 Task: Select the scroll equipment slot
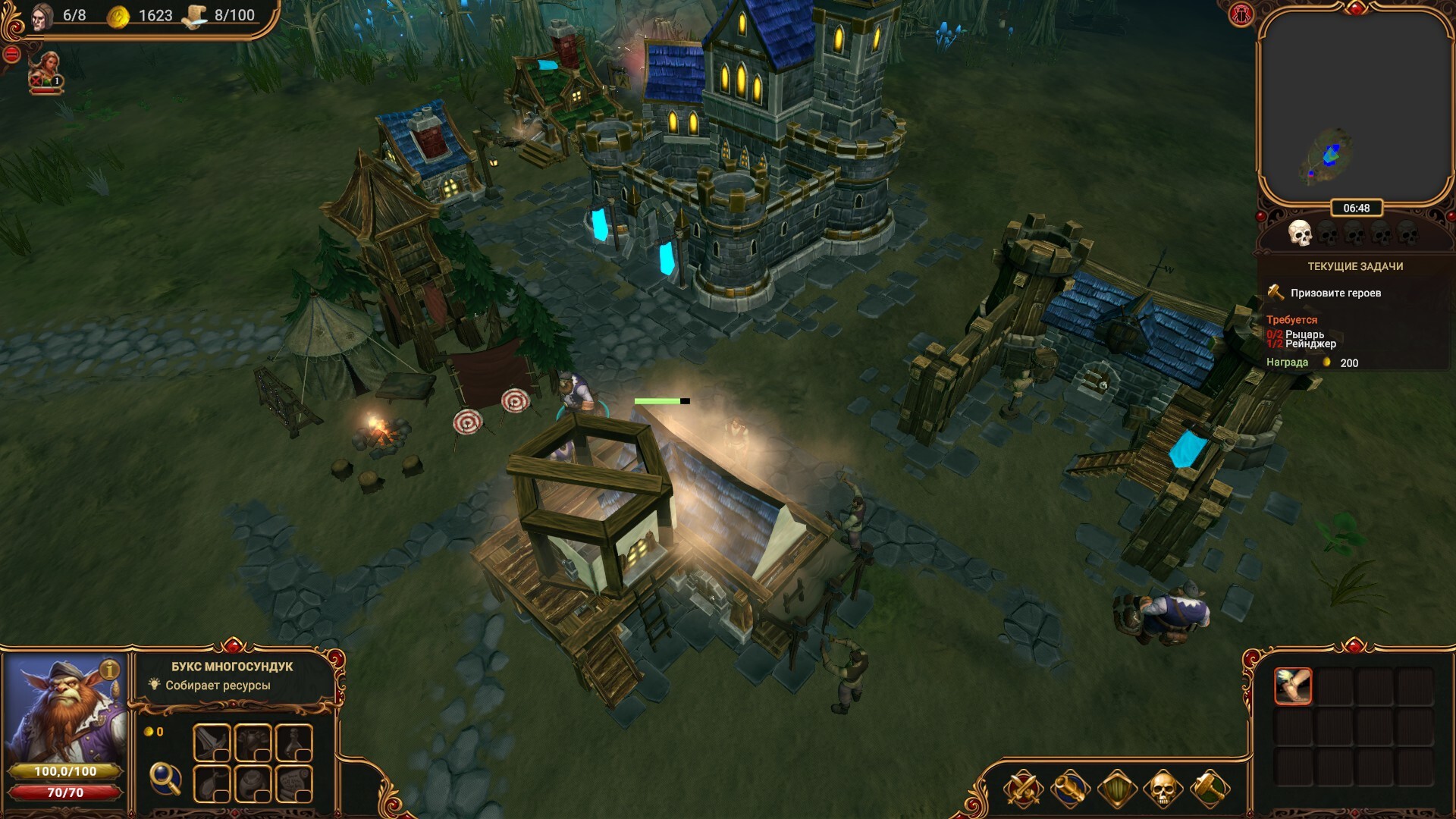coord(293,783)
